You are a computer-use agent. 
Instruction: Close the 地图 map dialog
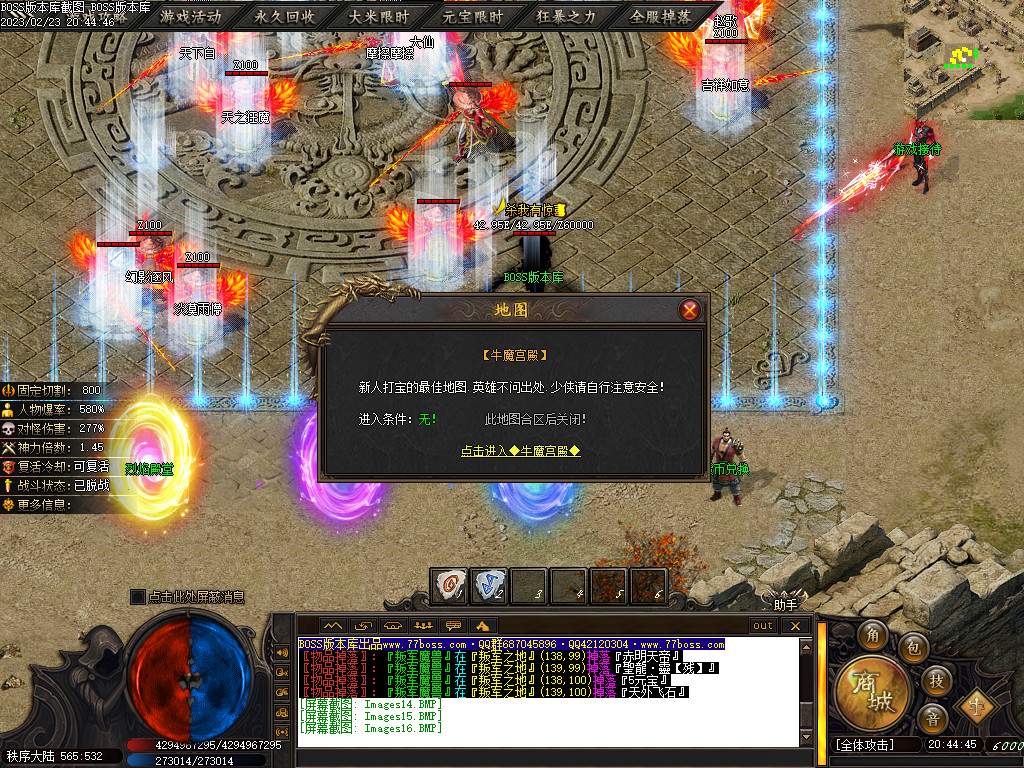689,310
